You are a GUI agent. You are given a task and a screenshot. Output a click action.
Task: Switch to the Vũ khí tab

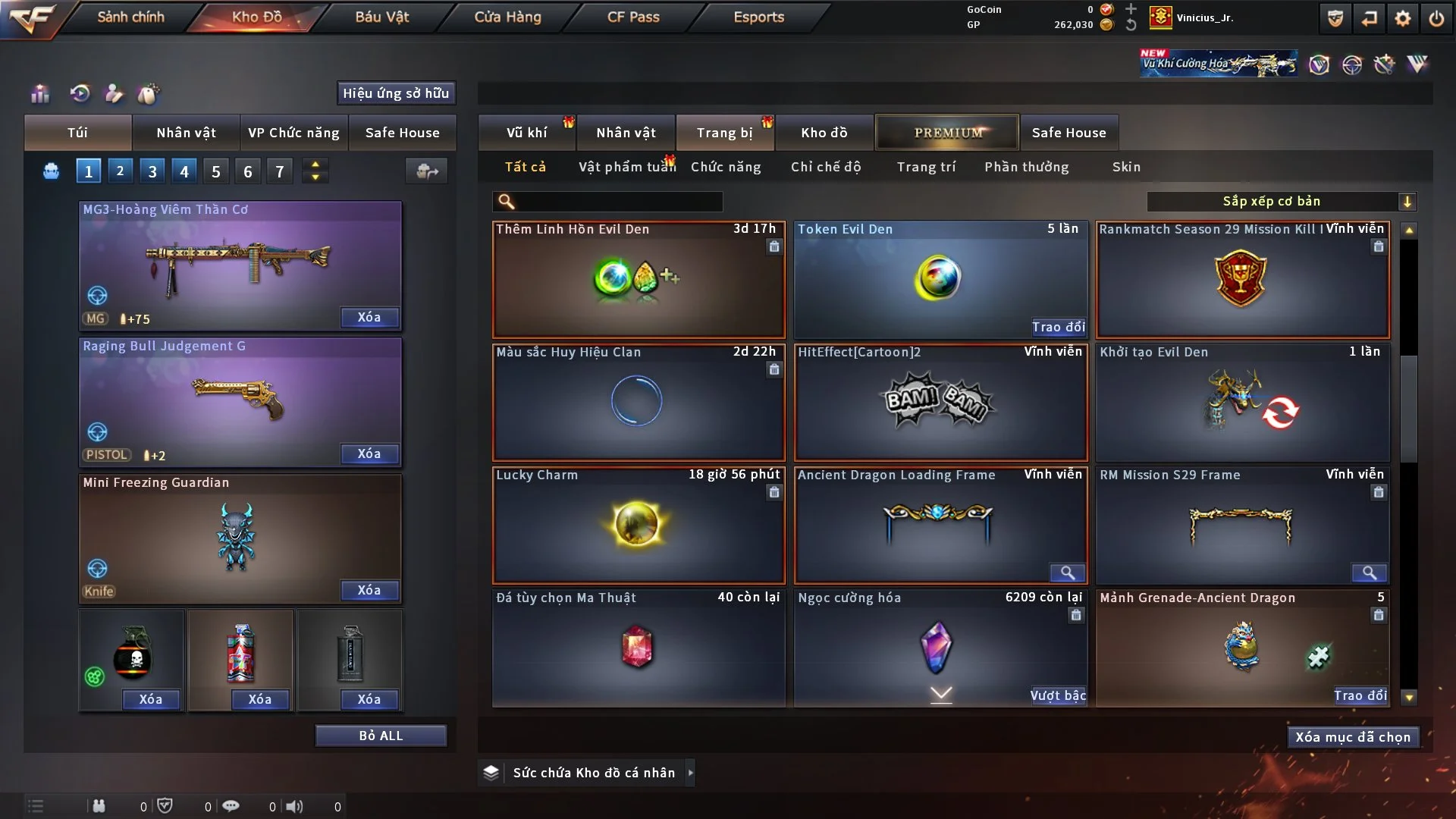[x=526, y=133]
